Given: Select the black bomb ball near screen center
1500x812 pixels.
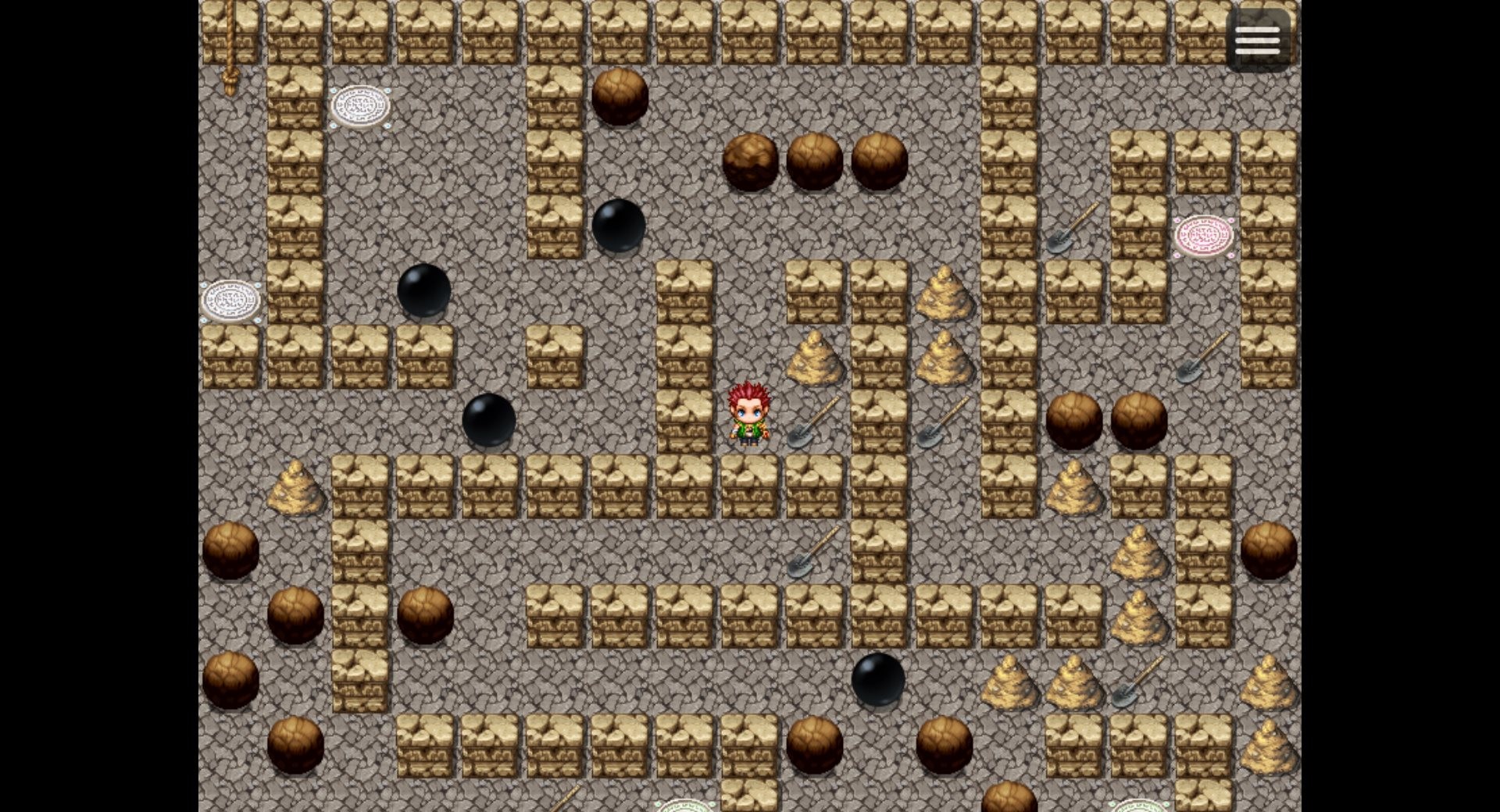Looking at the screenshot, I should tap(488, 422).
